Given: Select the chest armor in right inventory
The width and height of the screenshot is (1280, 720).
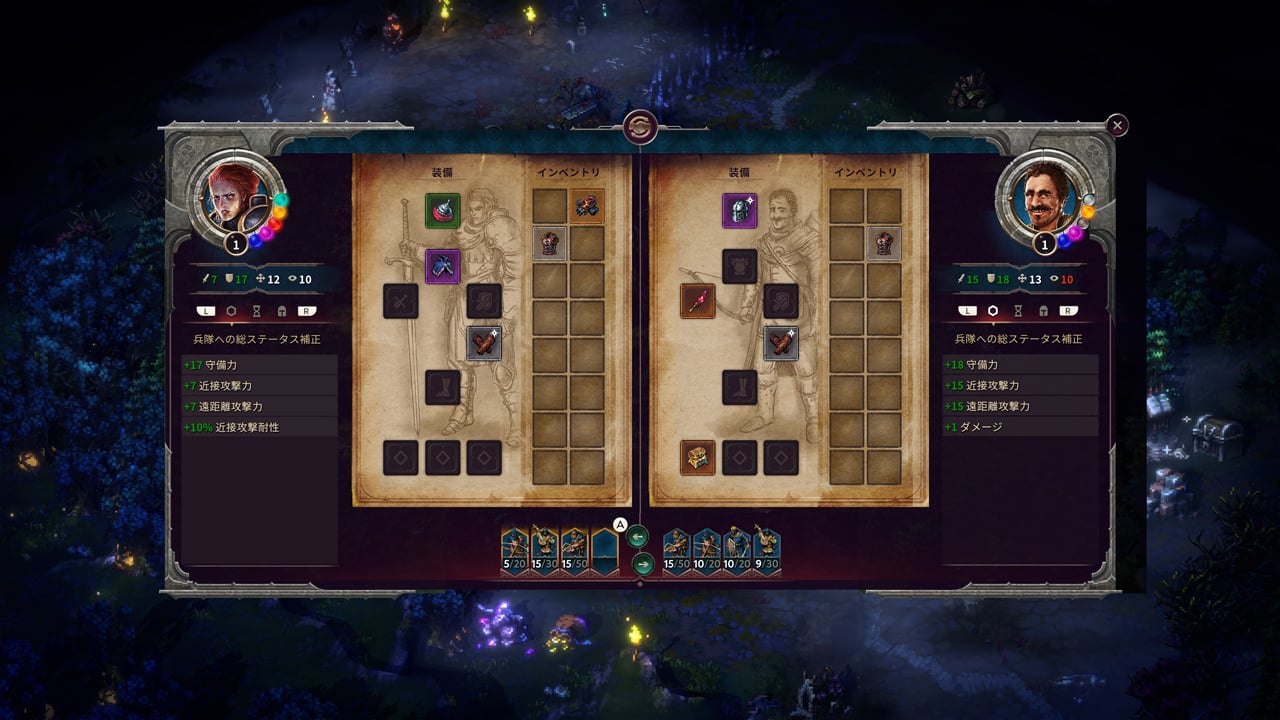Looking at the screenshot, I should tap(884, 243).
